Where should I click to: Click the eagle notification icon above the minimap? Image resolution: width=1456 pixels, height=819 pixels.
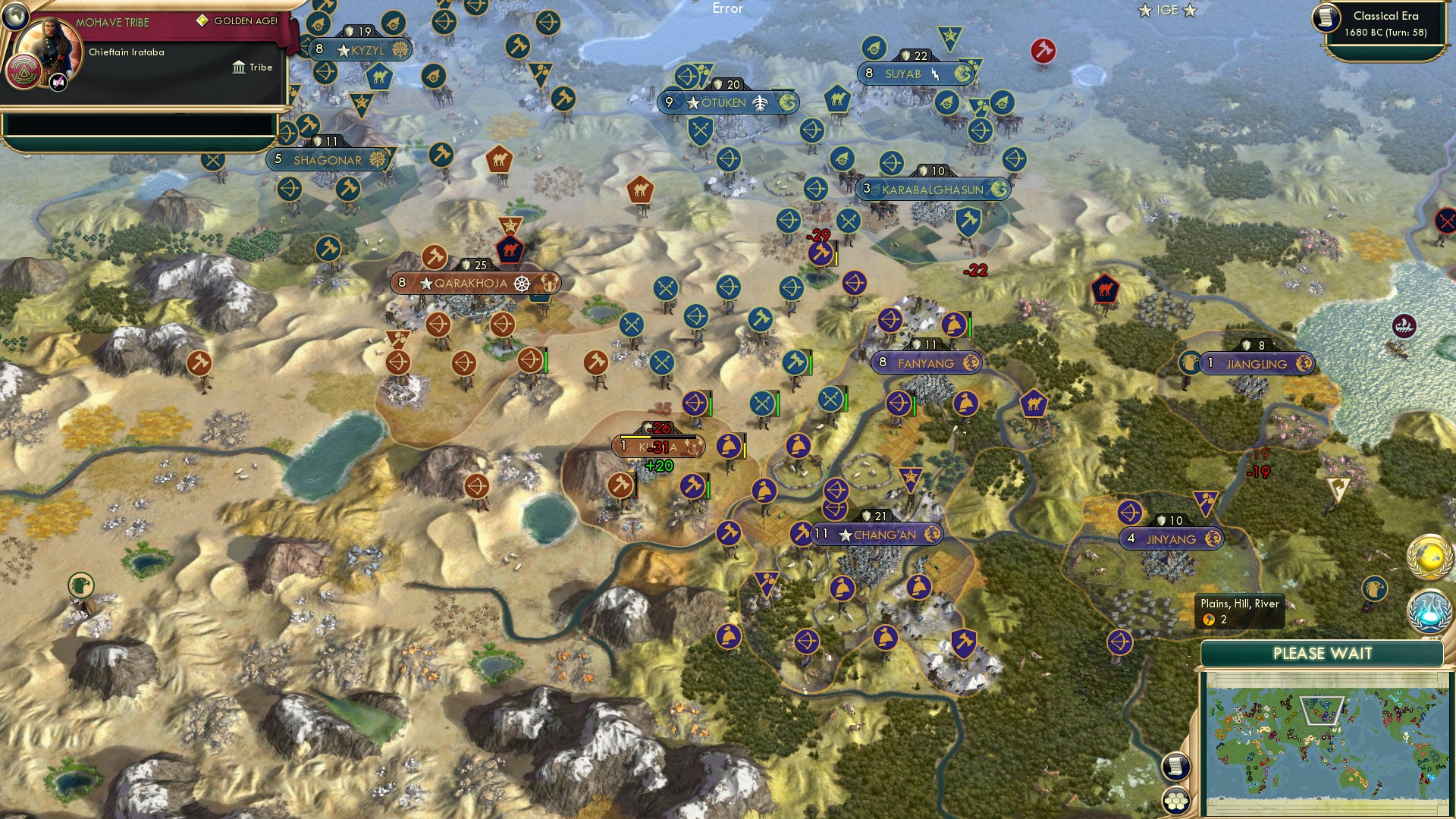tap(1375, 588)
